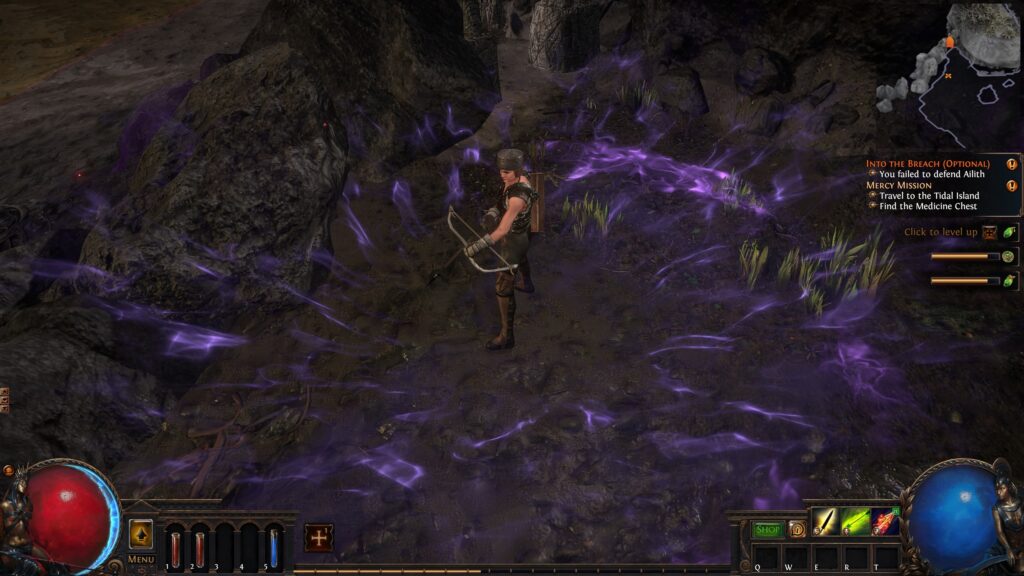Image resolution: width=1024 pixels, height=576 pixels.
Task: Click the passive skill point plus icon
Action: [319, 537]
